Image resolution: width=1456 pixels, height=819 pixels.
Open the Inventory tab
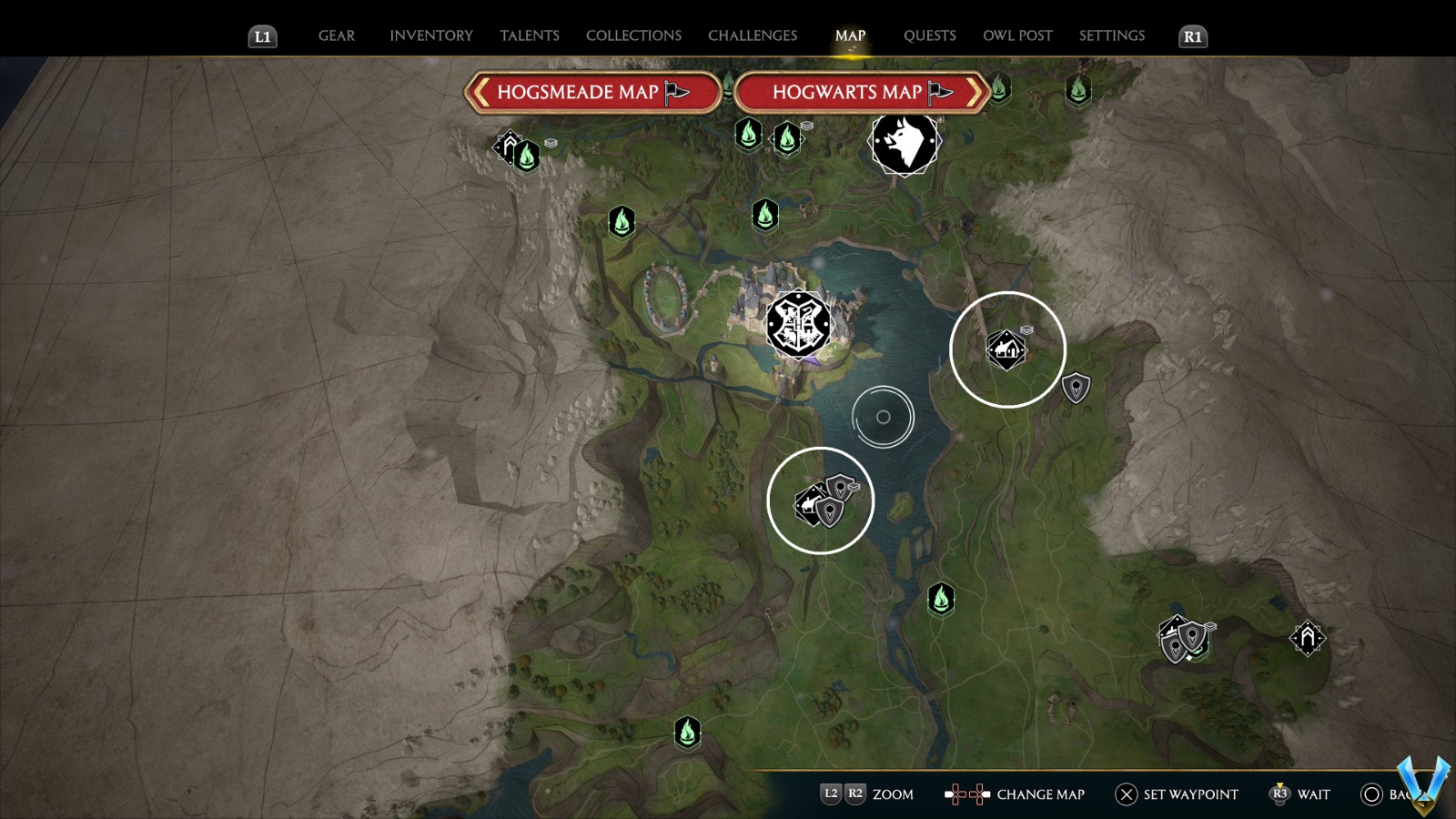coord(431,35)
